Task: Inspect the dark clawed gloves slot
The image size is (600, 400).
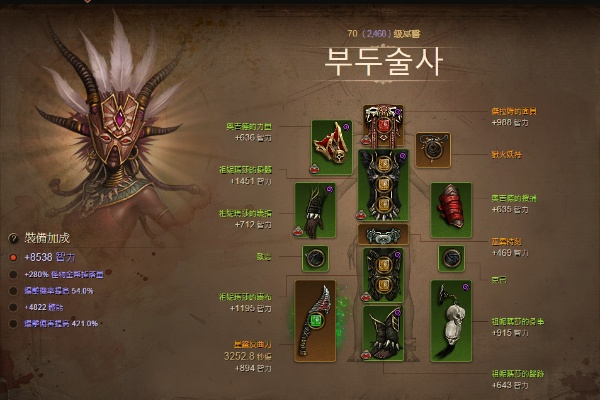Action: click(312, 204)
